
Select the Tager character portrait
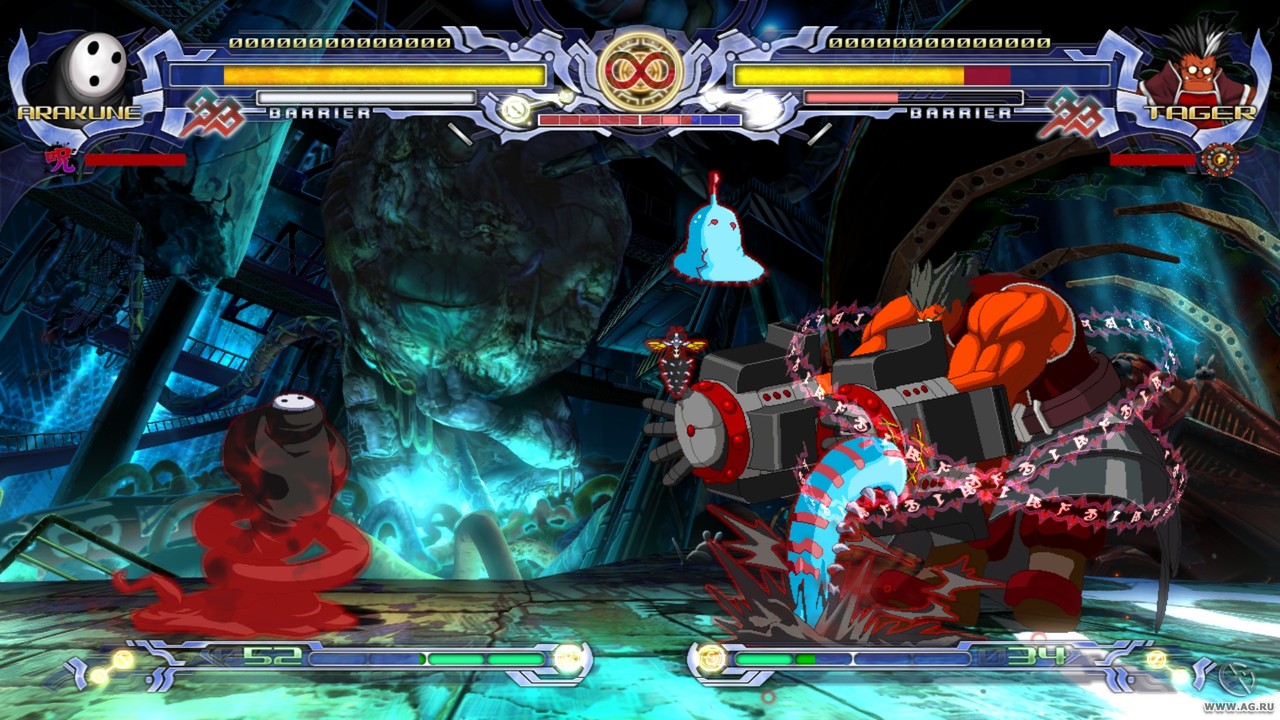(1197, 72)
